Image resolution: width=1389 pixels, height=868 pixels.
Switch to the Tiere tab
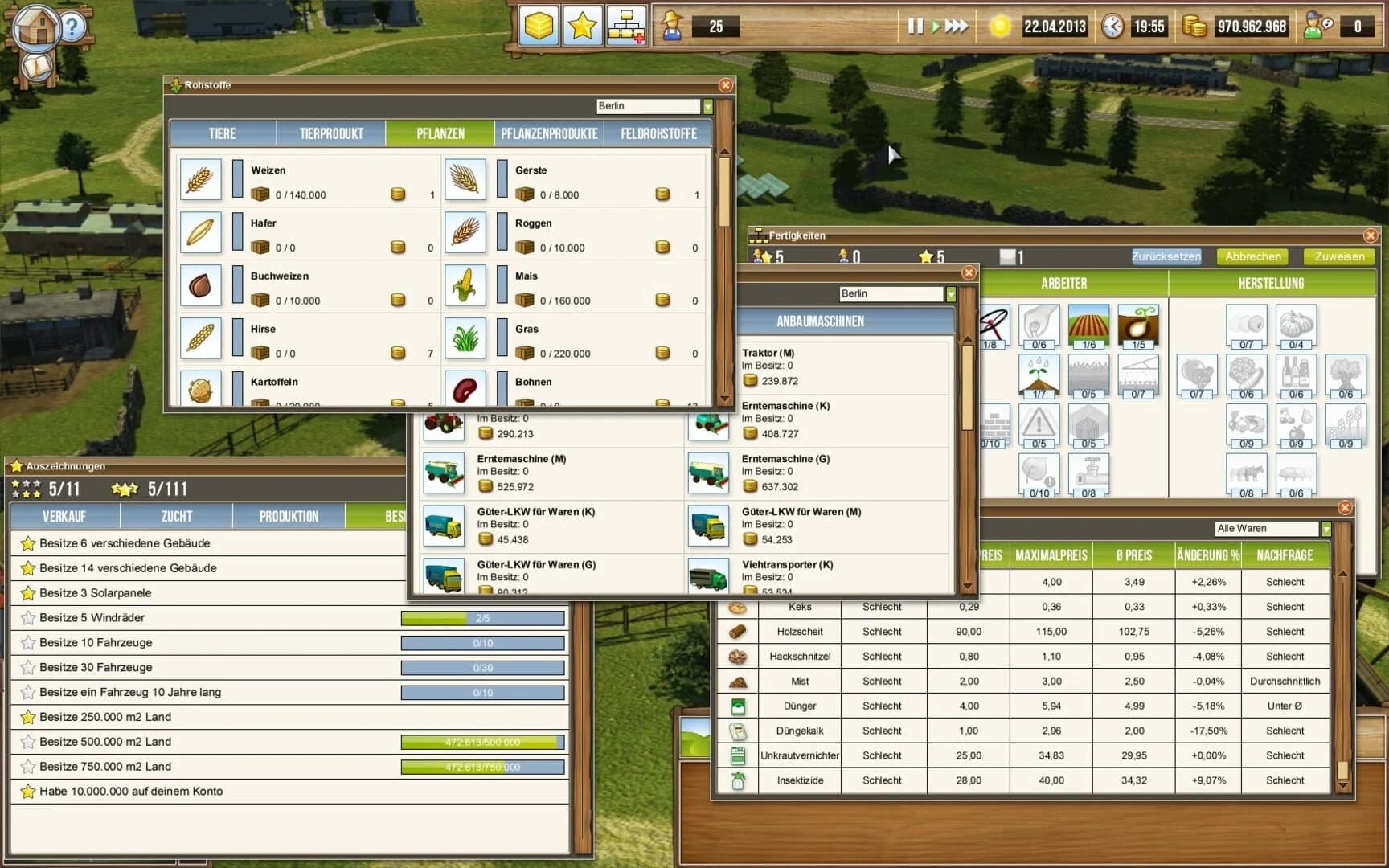(x=223, y=133)
